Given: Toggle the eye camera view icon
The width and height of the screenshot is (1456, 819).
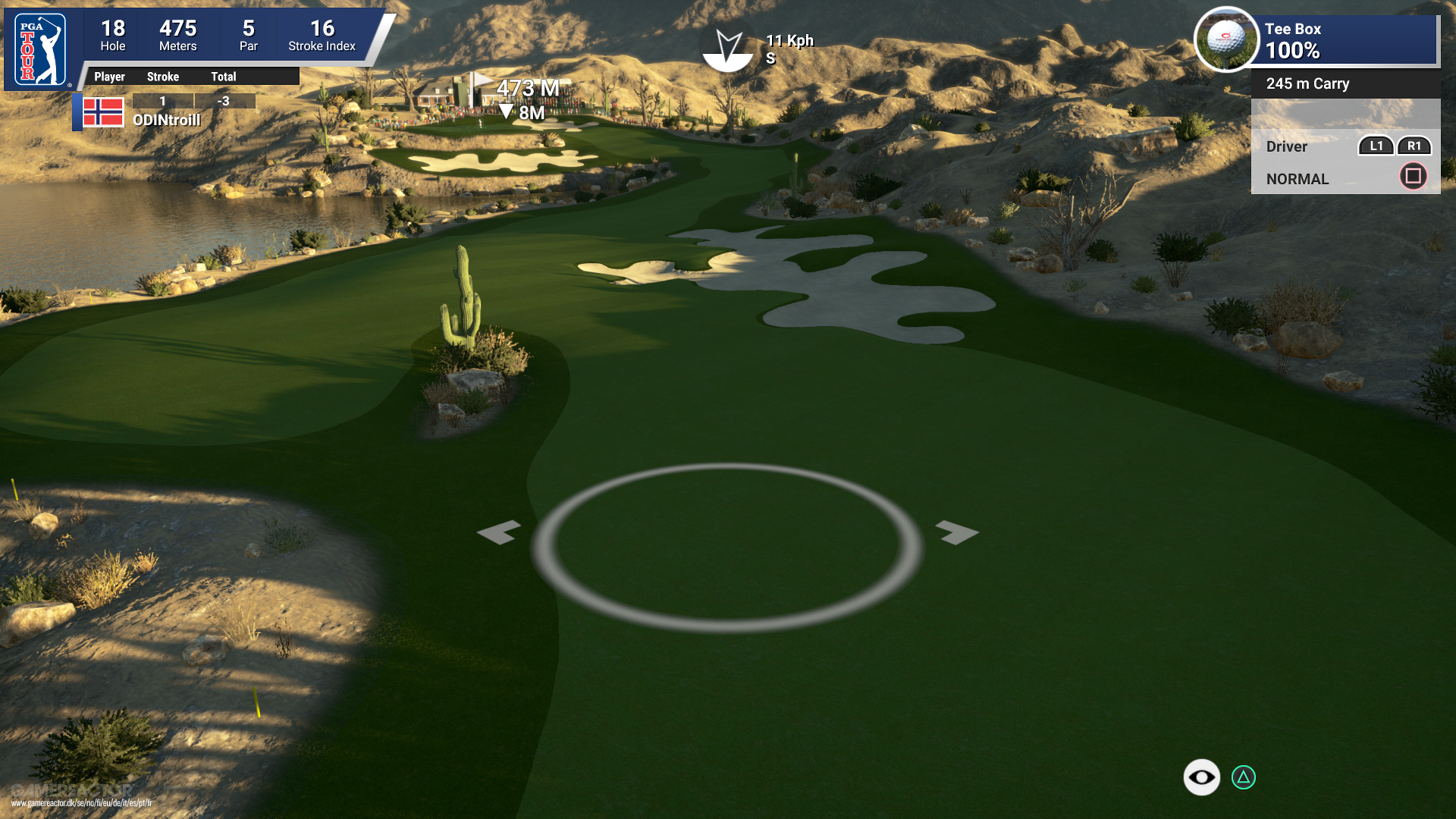Looking at the screenshot, I should tap(1201, 777).
